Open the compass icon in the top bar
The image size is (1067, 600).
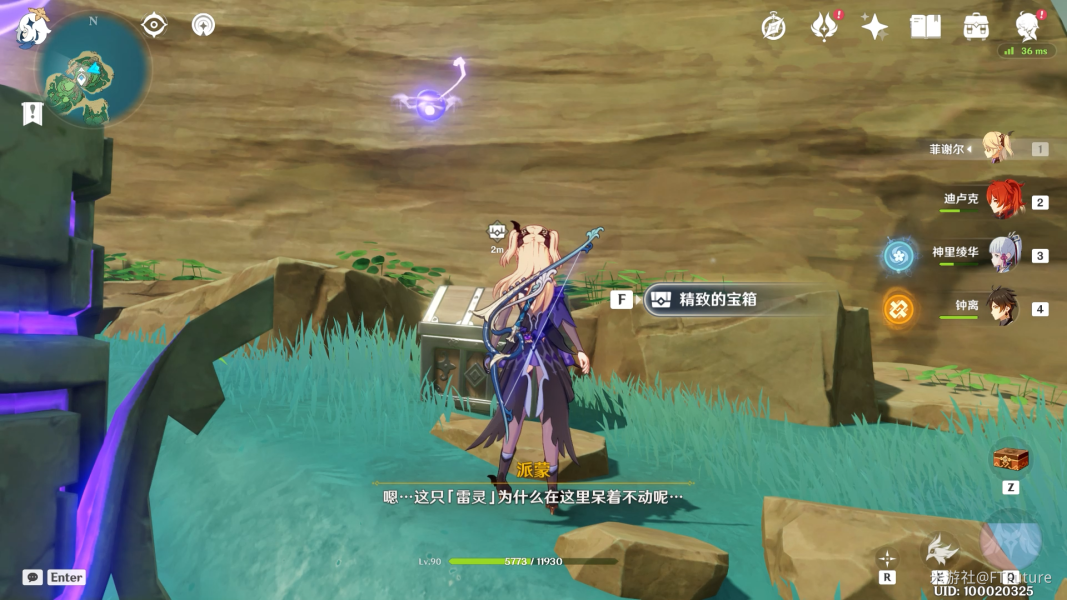point(773,27)
